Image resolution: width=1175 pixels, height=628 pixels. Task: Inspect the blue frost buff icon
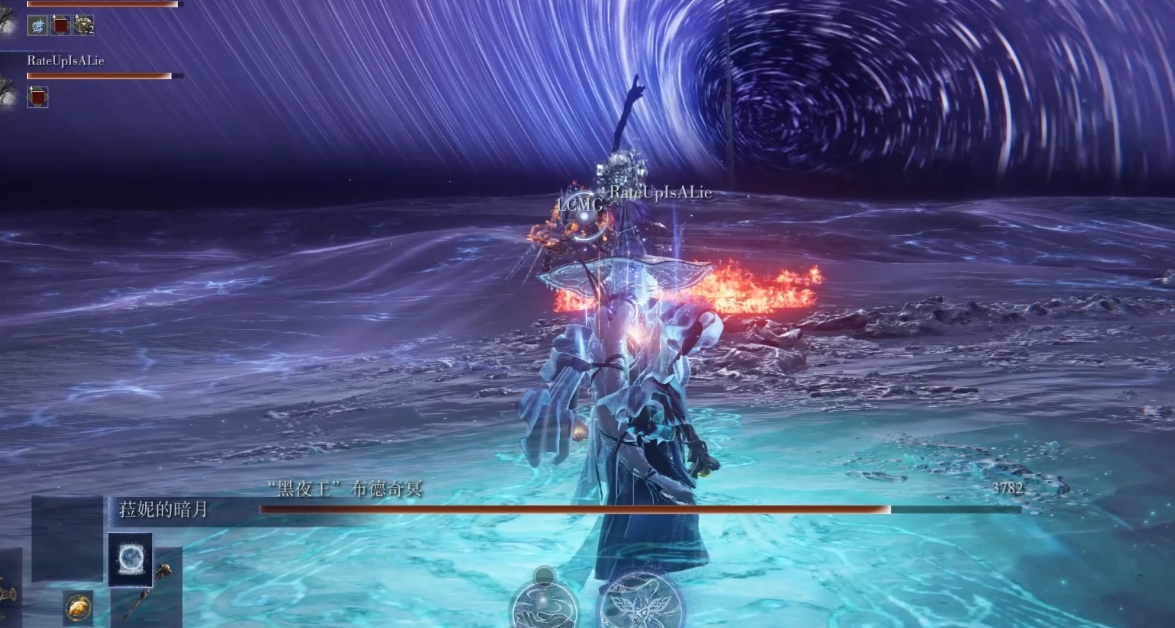click(38, 25)
